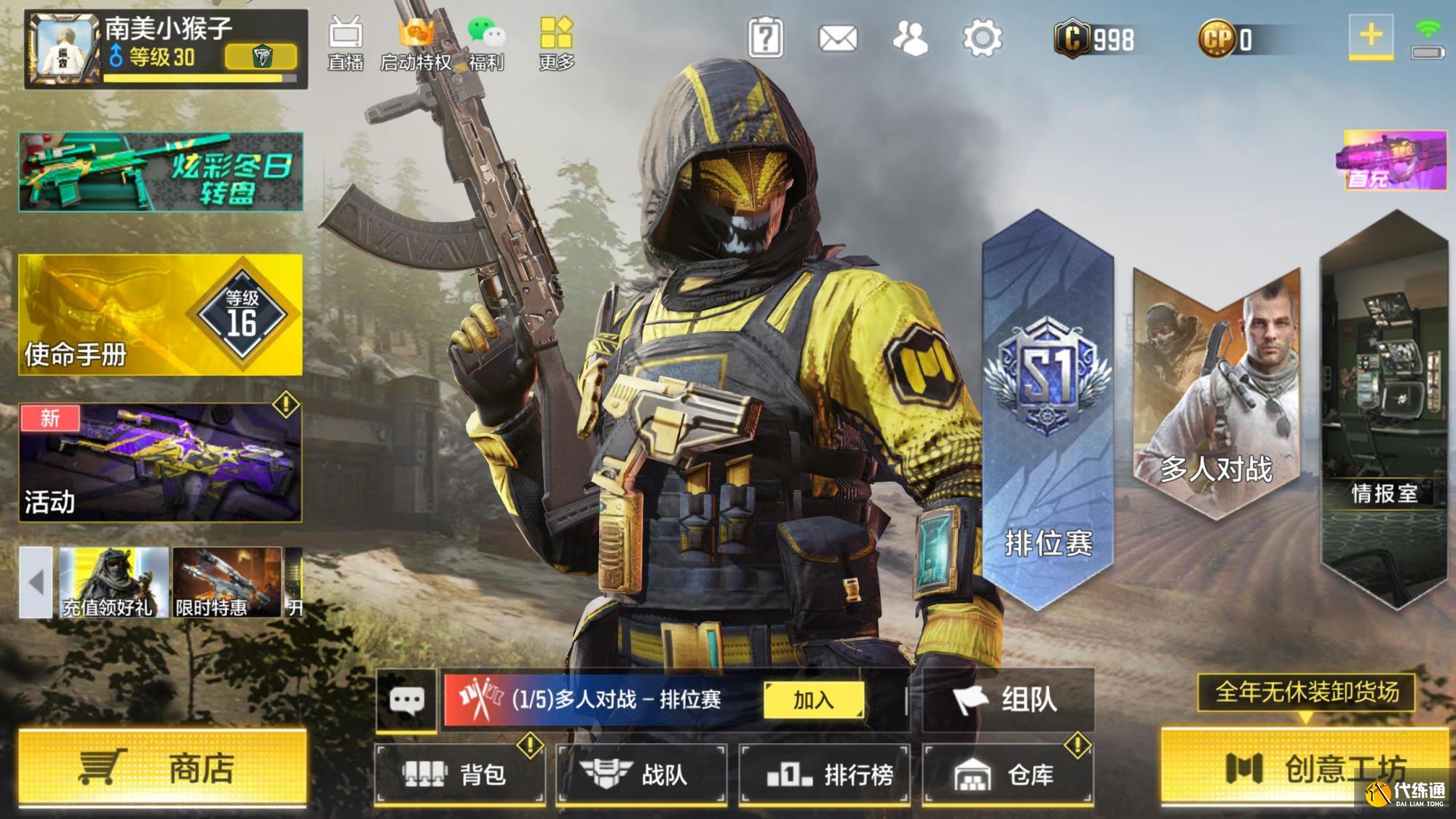1456x819 pixels.
Task: Click the yellow plus to add CP
Action: point(1371,35)
